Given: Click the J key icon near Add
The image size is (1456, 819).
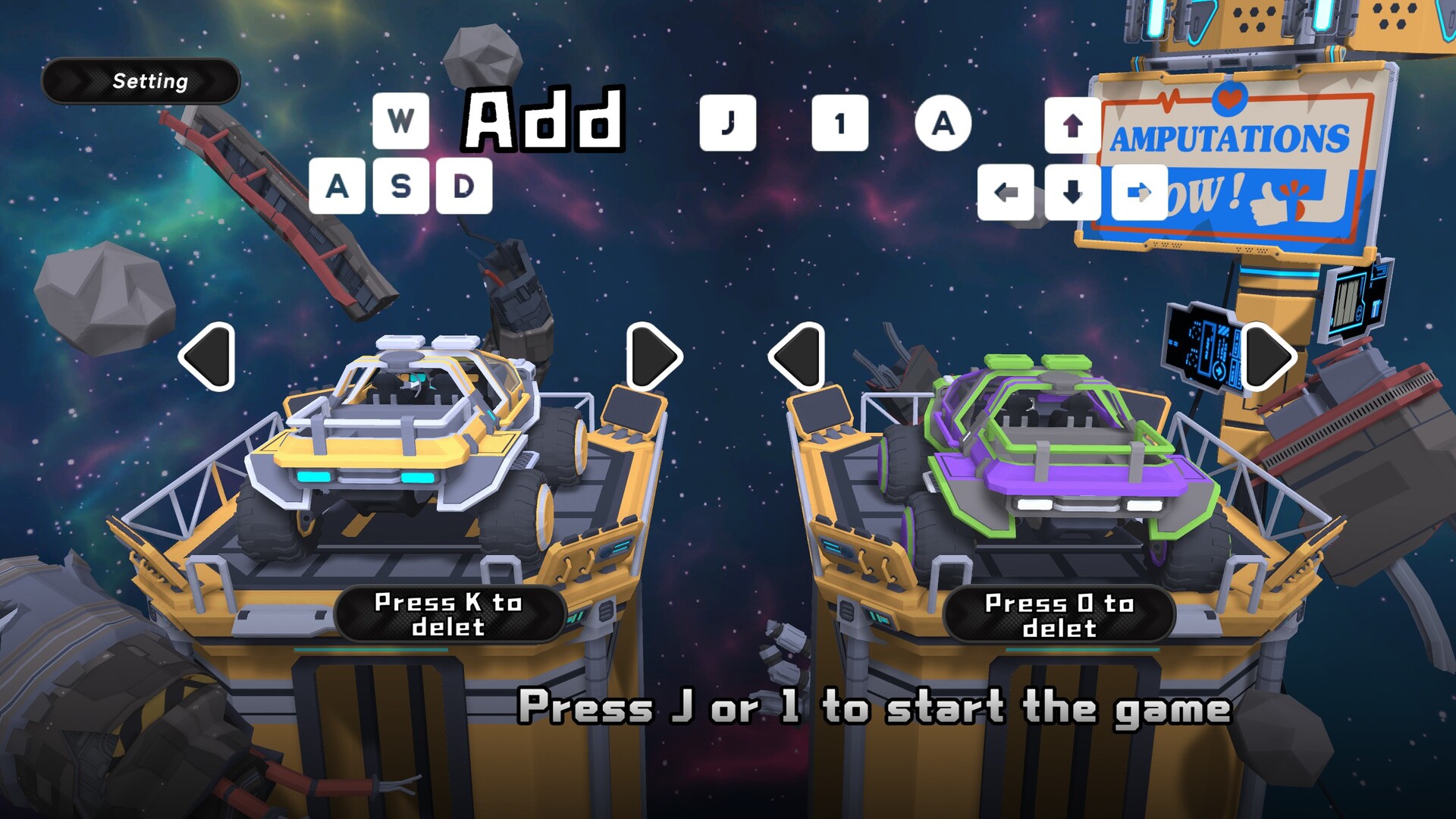Looking at the screenshot, I should click(x=729, y=121).
